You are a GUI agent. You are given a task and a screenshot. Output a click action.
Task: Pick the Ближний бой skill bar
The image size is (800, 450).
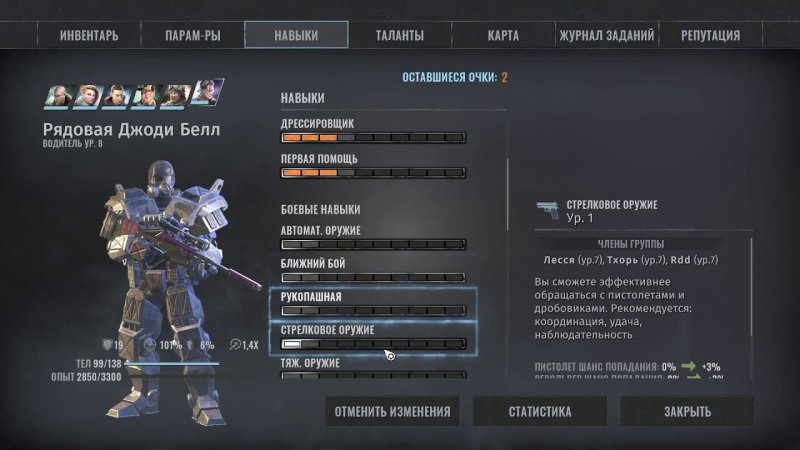tap(374, 277)
